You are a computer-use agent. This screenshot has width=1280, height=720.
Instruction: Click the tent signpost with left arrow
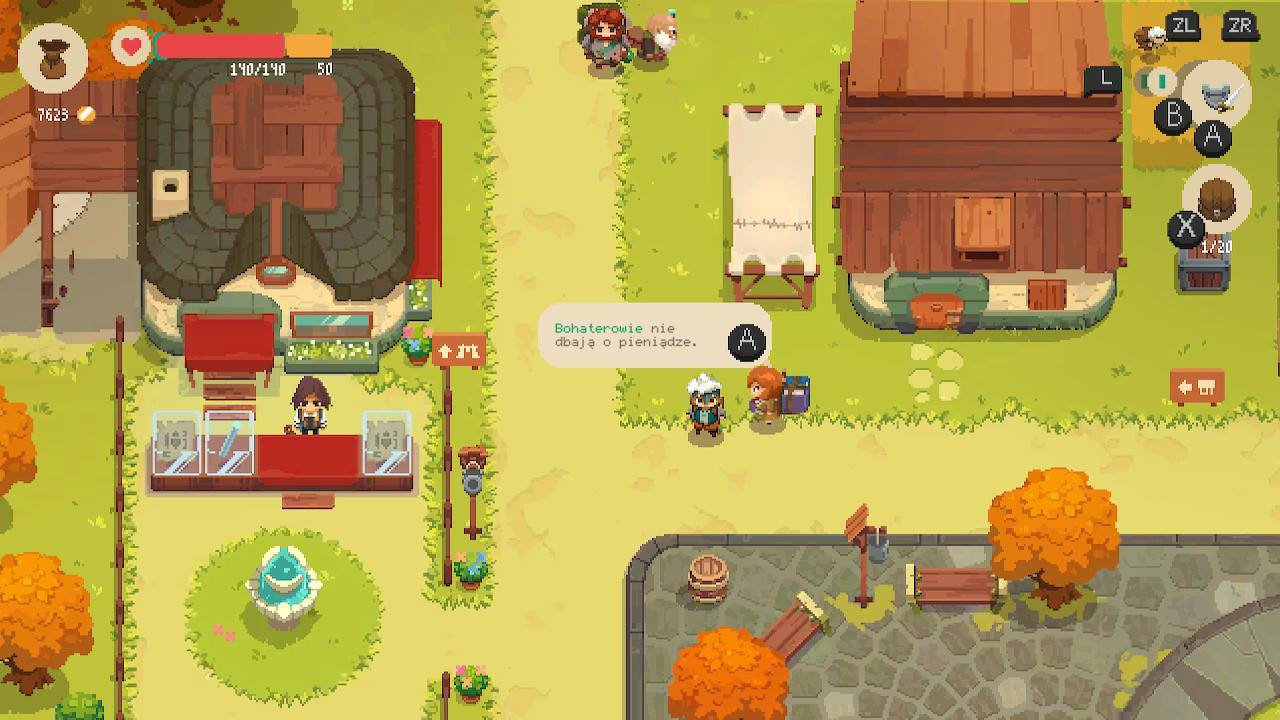pyautogui.click(x=1196, y=384)
